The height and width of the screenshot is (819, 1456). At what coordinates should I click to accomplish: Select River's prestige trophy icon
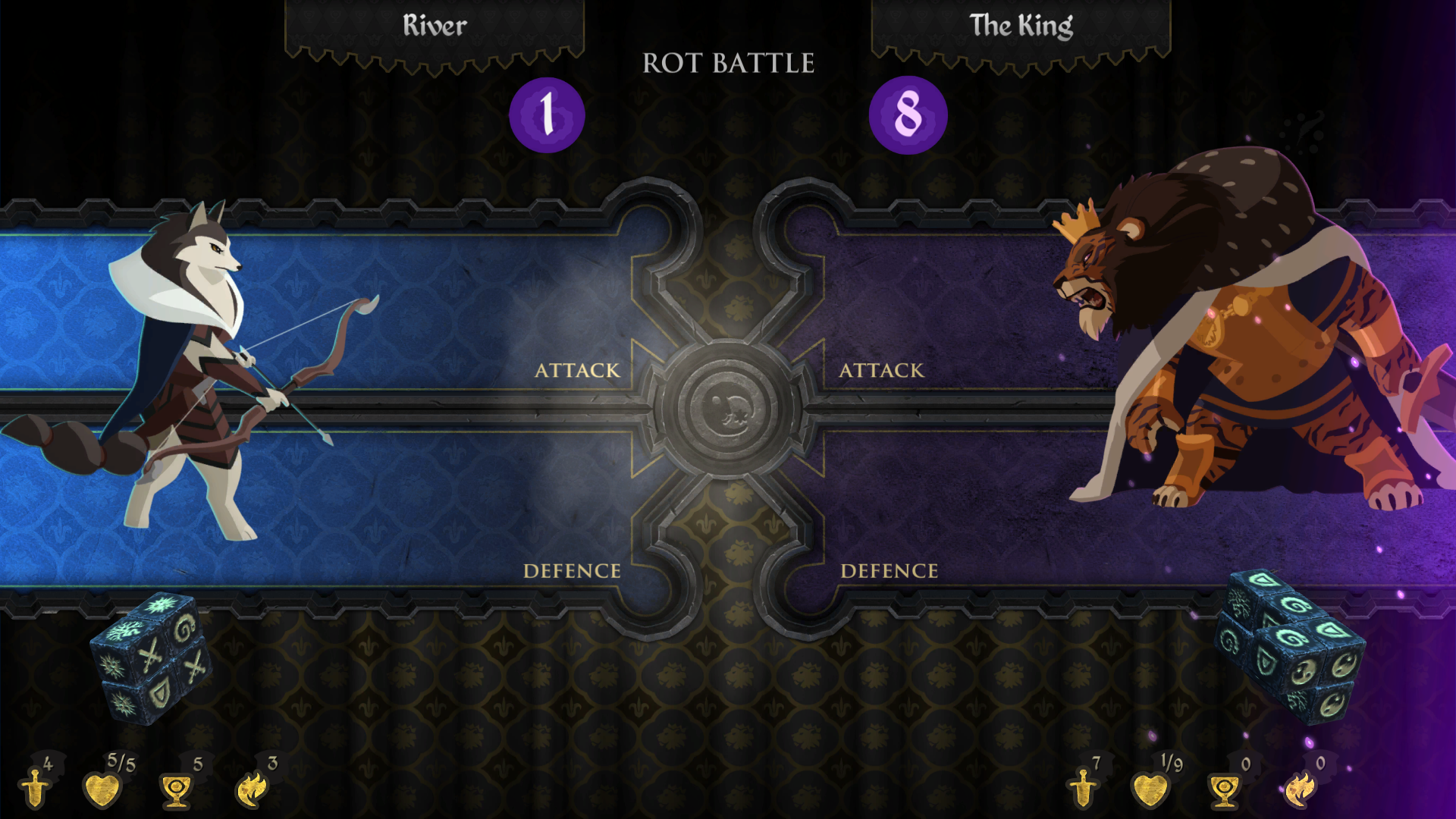click(x=176, y=790)
